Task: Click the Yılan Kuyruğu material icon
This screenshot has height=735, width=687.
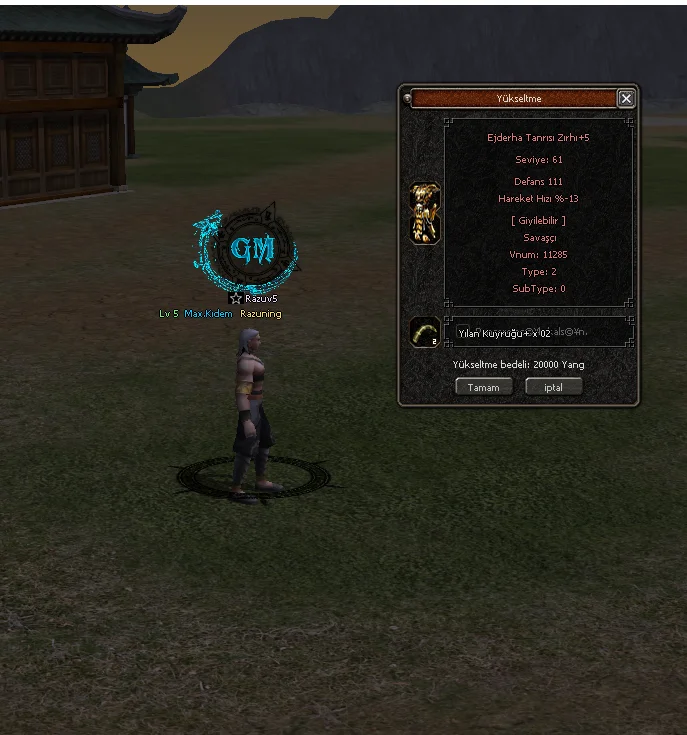Action: click(424, 332)
